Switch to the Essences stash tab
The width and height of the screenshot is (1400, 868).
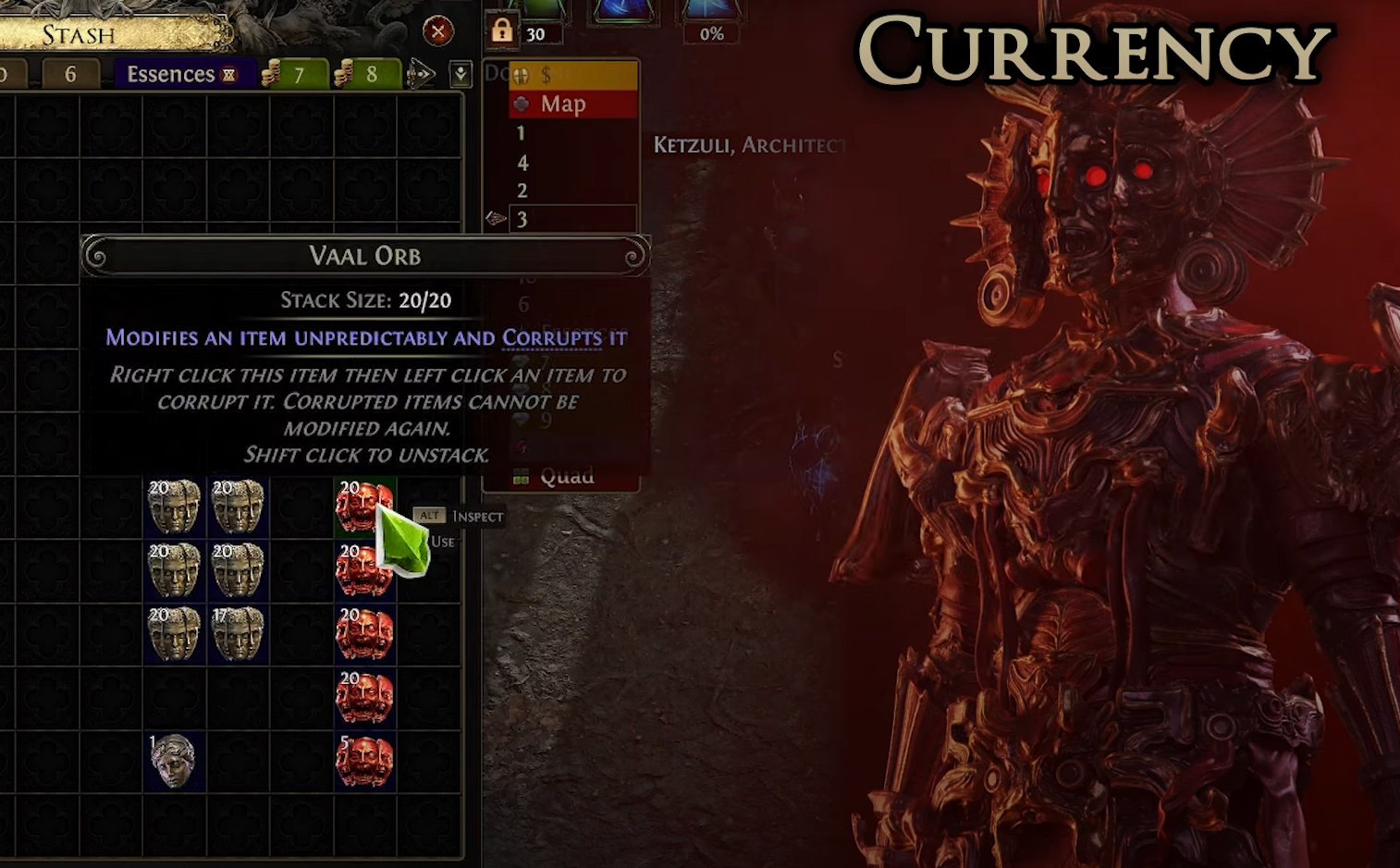point(180,74)
